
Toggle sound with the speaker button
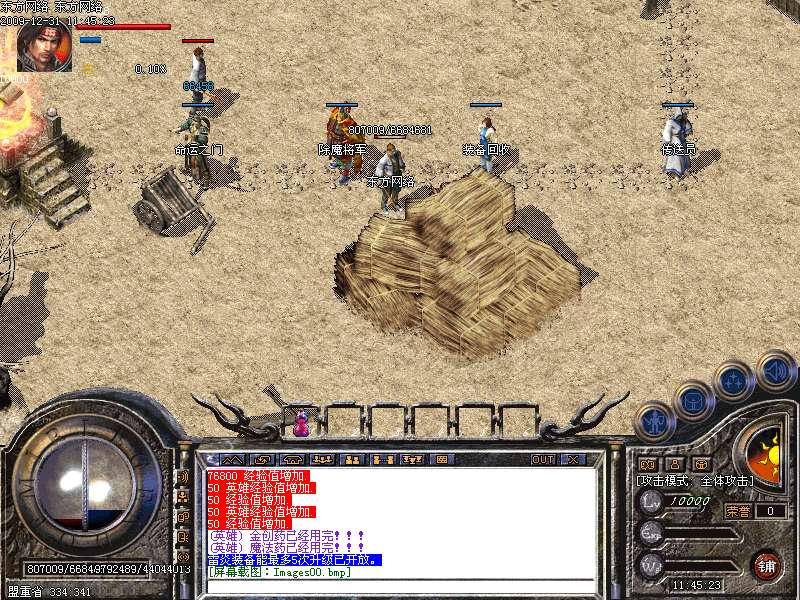point(775,369)
